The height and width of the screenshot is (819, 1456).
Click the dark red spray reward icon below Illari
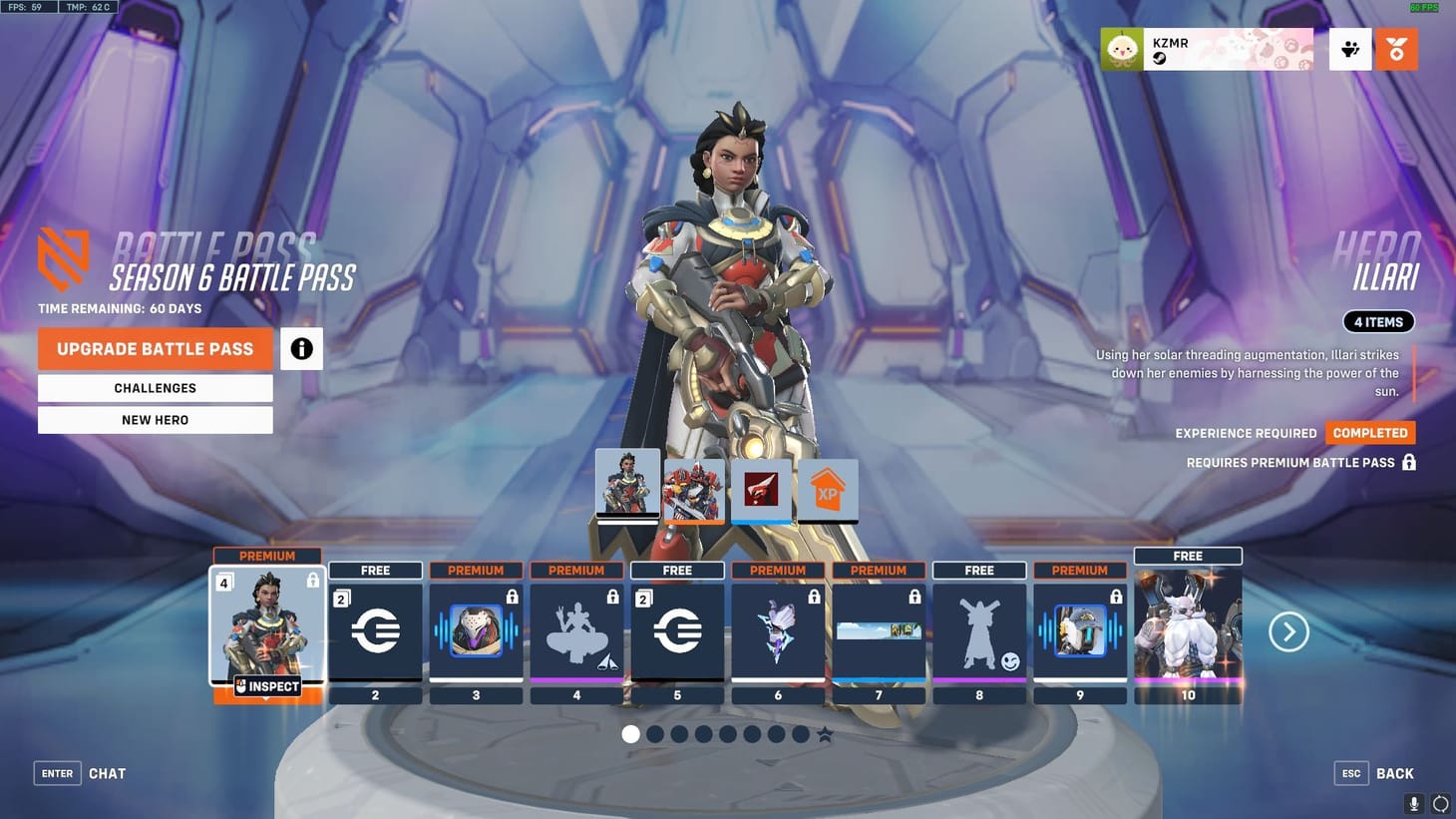(x=761, y=489)
